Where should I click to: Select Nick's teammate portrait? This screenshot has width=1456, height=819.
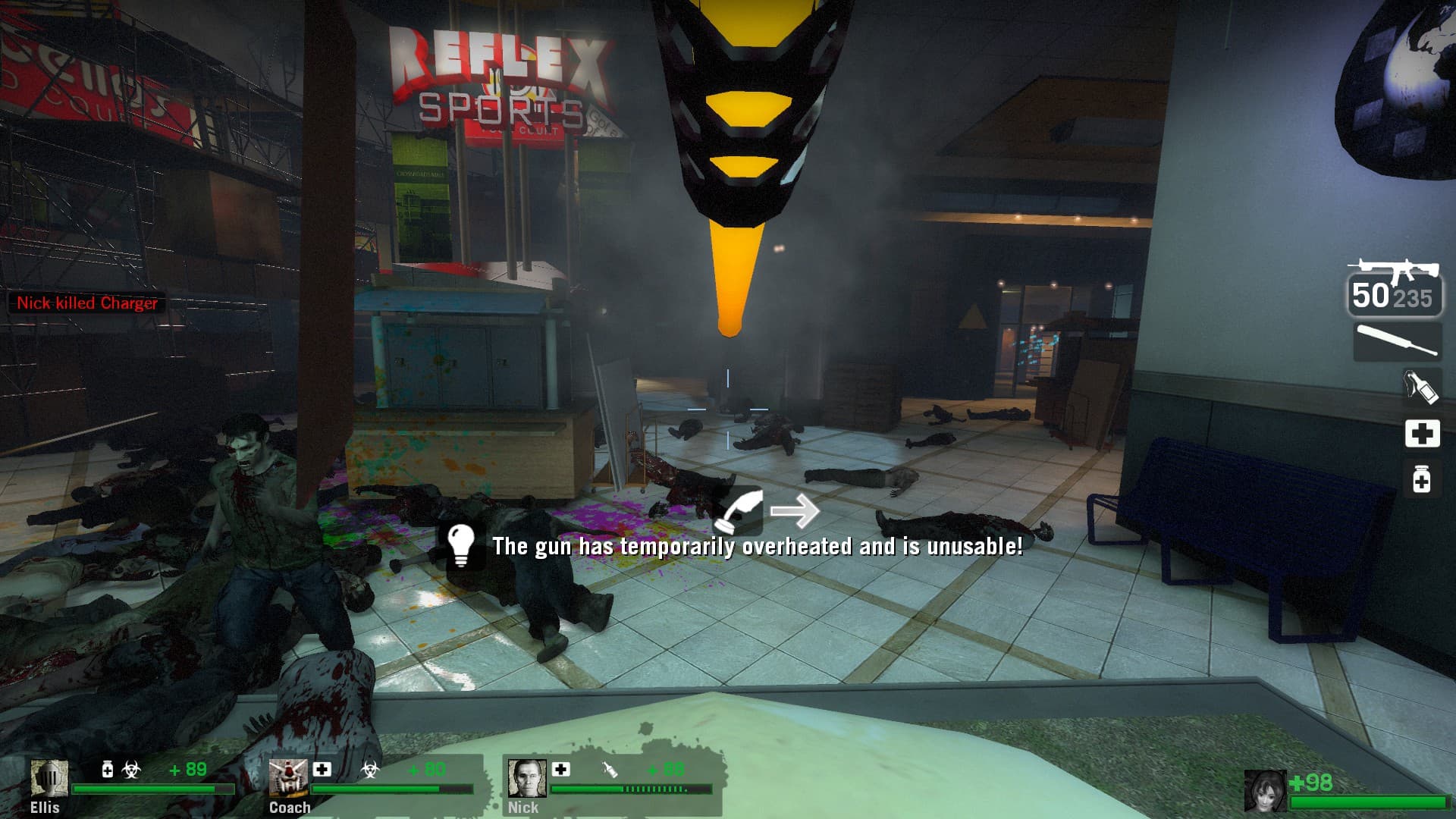[x=526, y=778]
